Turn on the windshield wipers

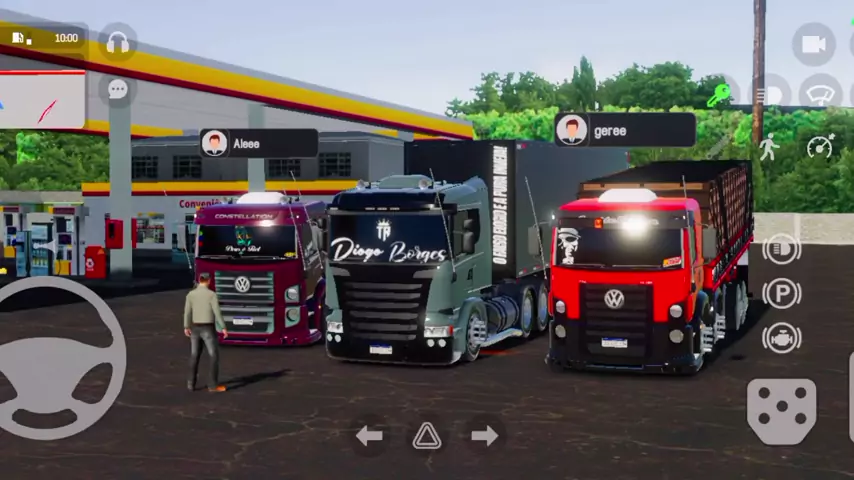(x=819, y=94)
